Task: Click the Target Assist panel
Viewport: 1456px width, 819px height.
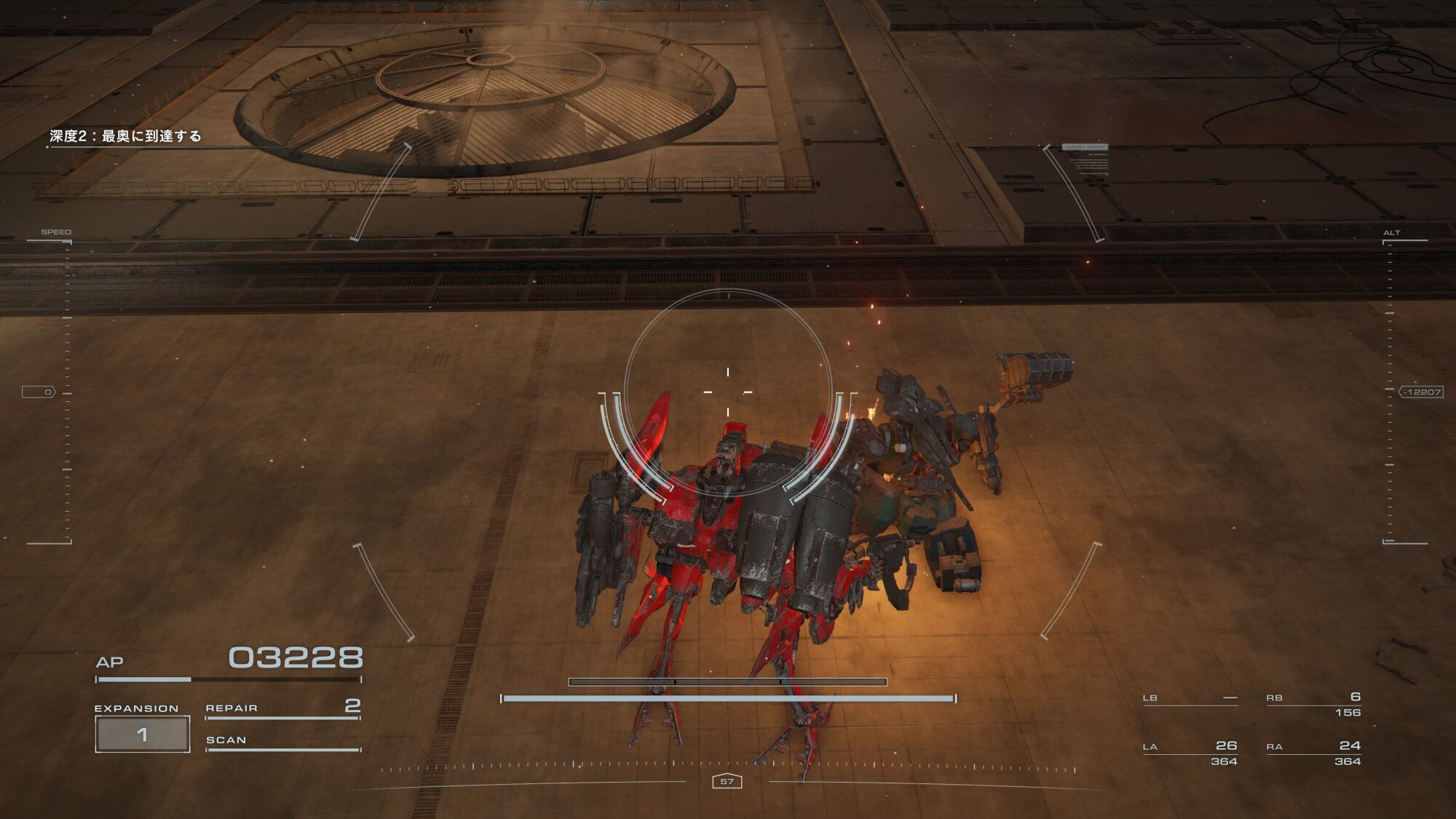Action: [x=1085, y=159]
